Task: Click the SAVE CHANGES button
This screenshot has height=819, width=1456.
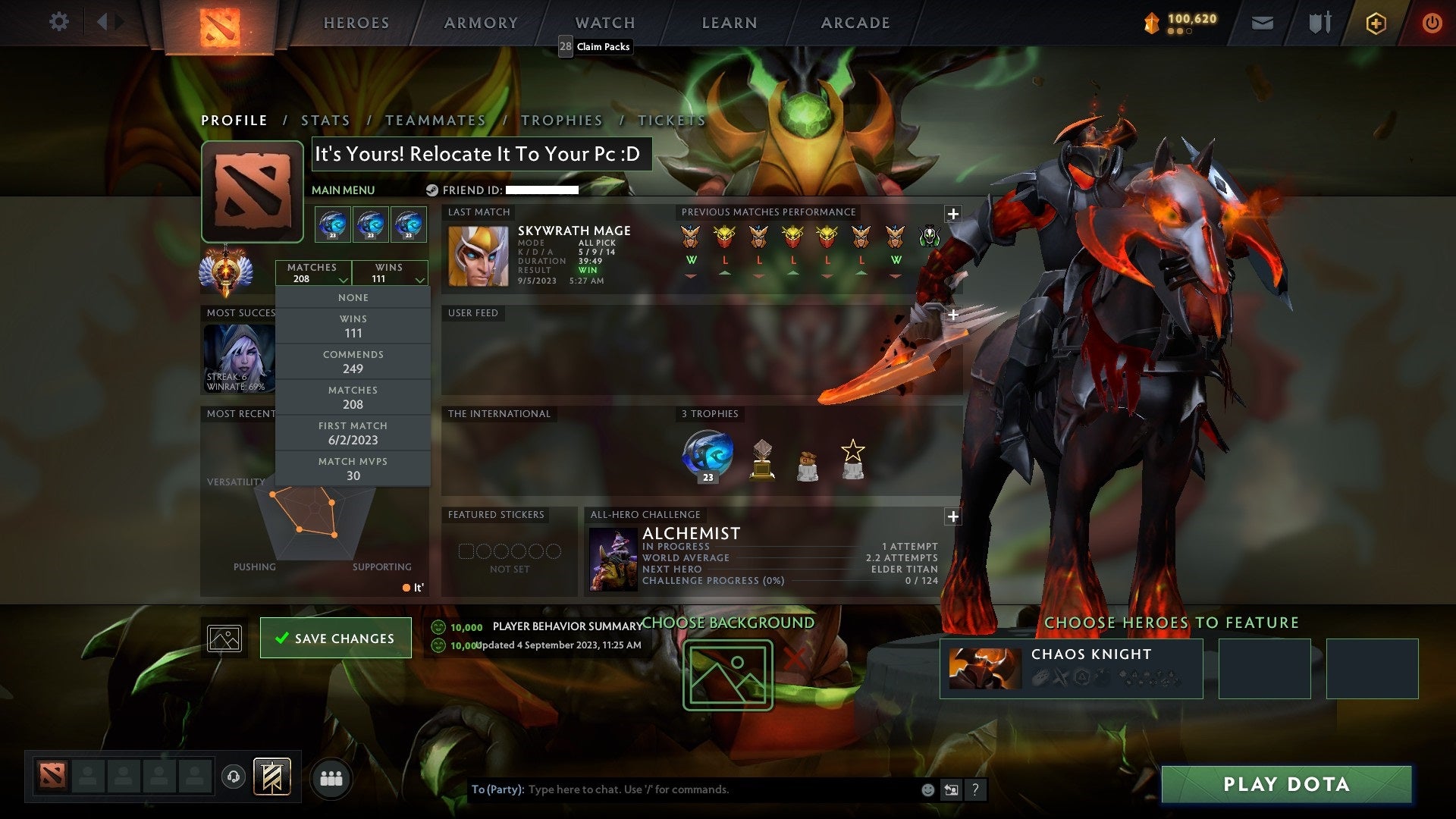Action: [335, 638]
